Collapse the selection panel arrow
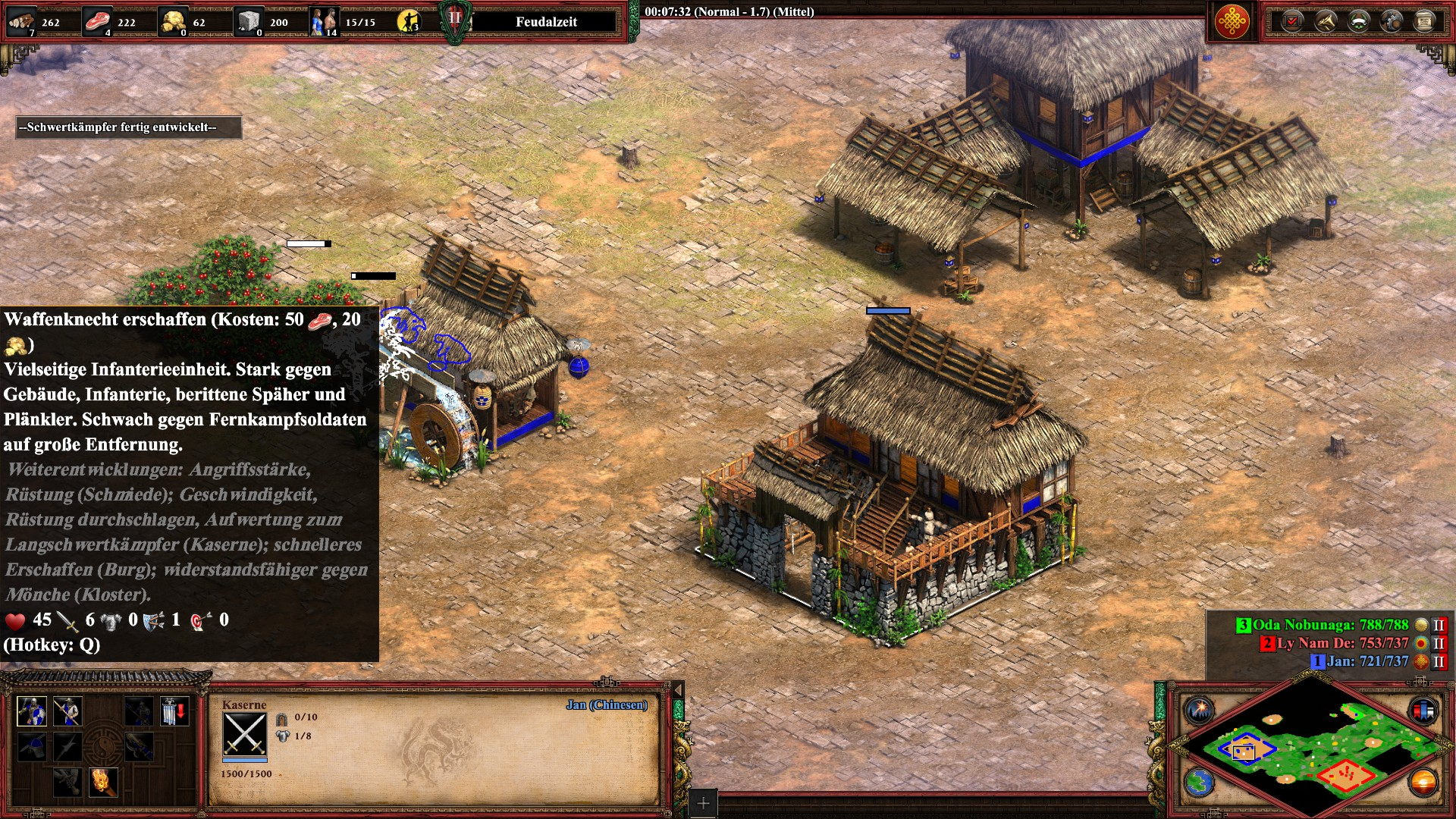The width and height of the screenshot is (1456, 819). pyautogui.click(x=678, y=689)
